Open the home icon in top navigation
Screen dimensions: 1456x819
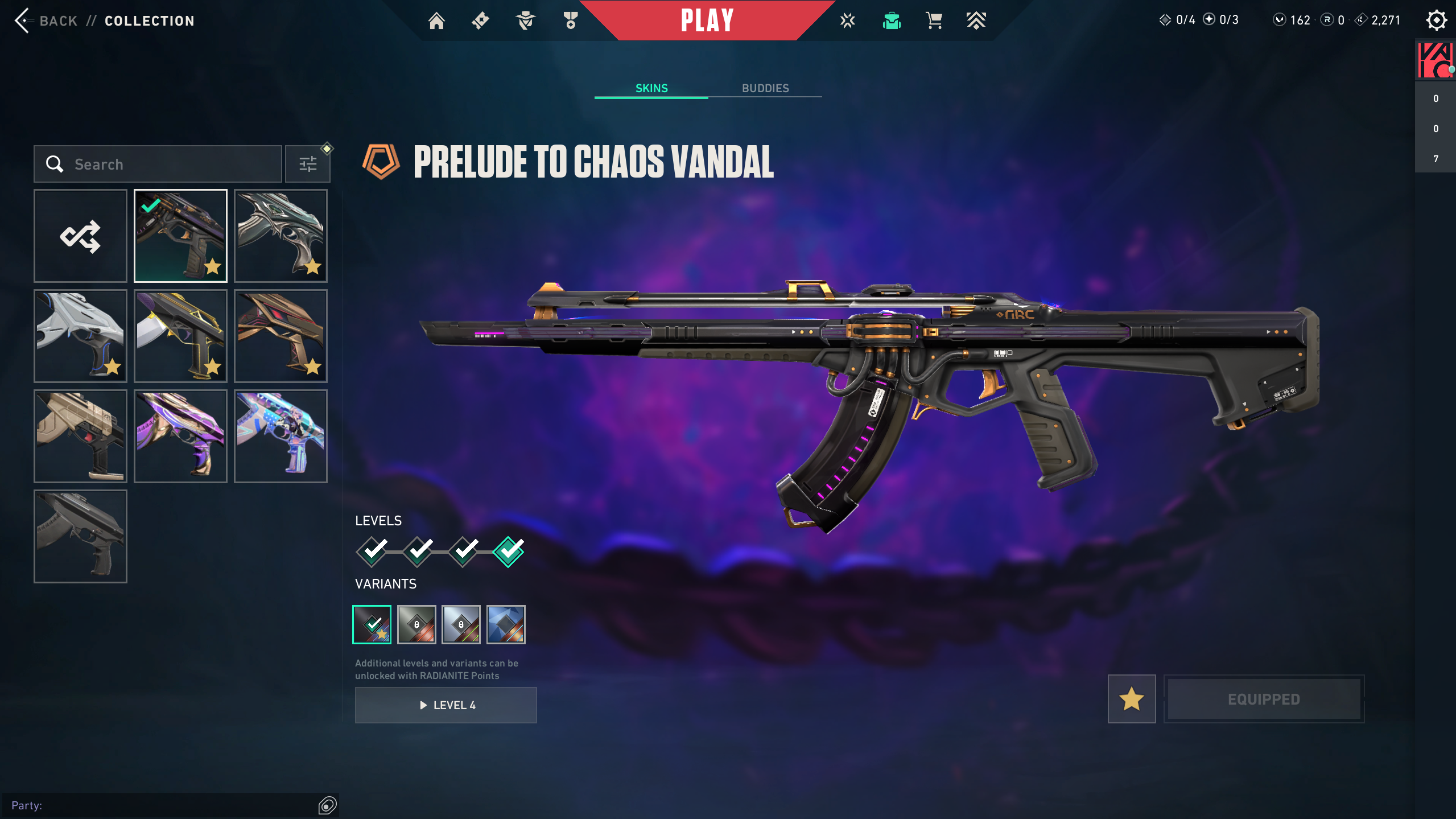point(436,21)
